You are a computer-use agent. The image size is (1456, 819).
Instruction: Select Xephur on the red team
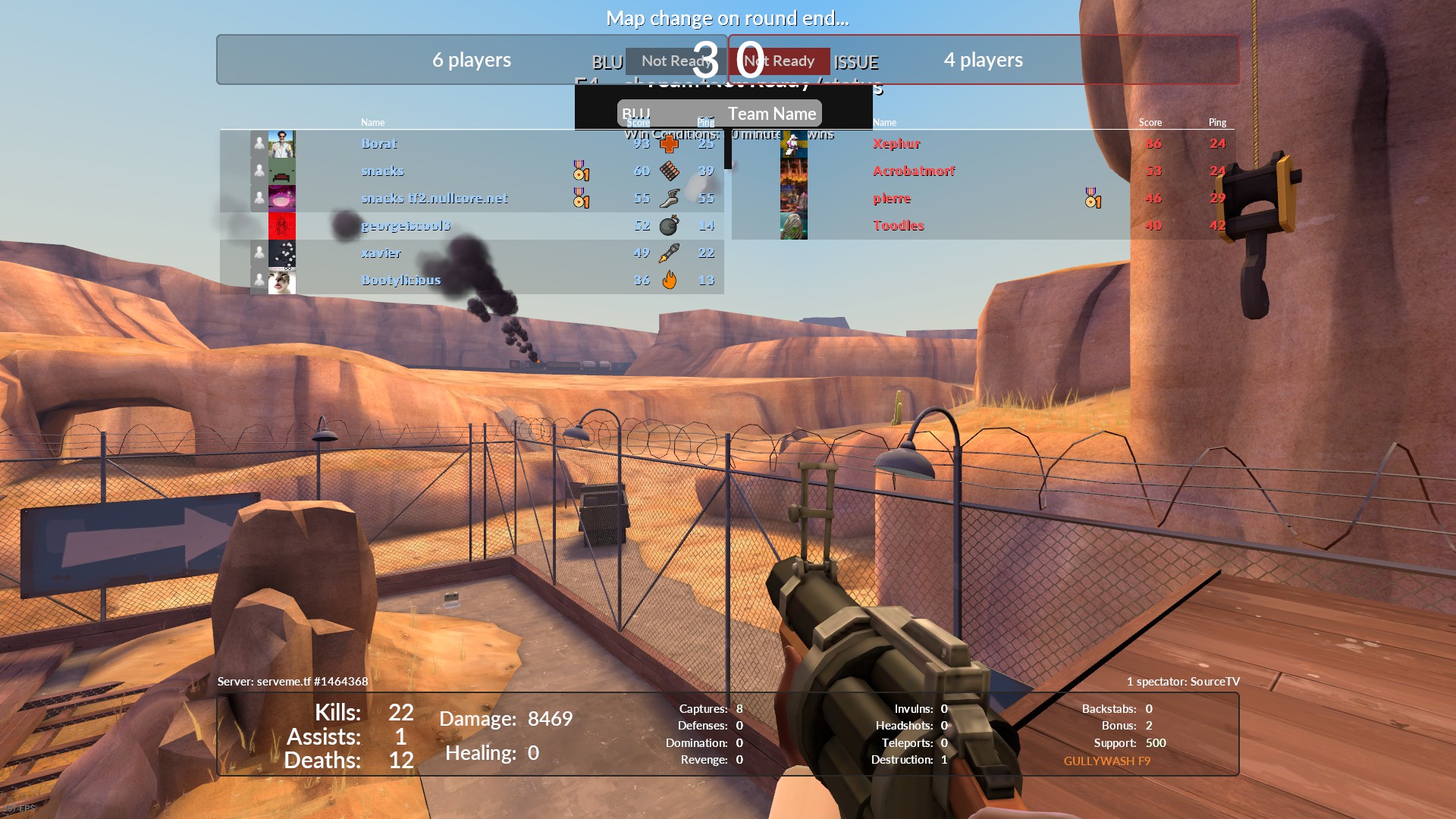896,143
